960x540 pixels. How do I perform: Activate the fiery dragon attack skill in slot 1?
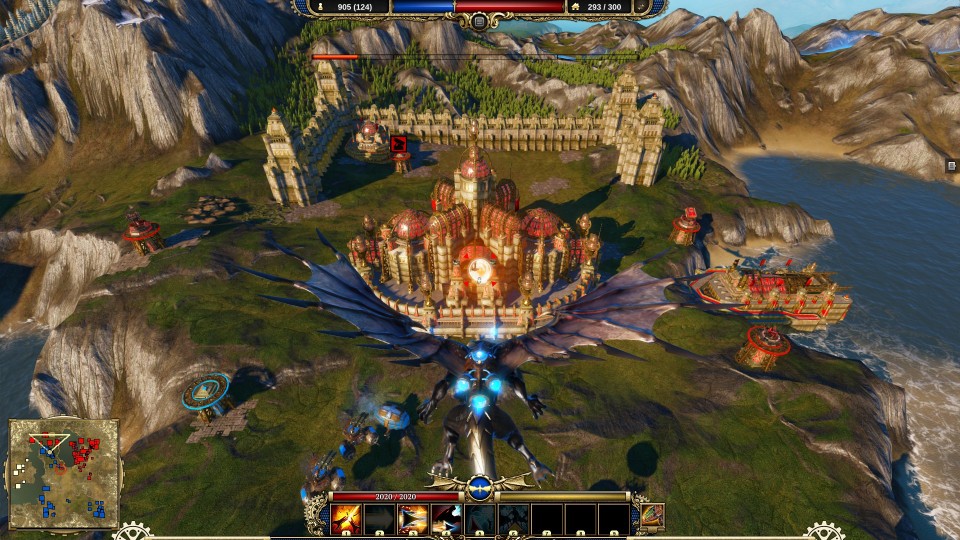coord(347,518)
